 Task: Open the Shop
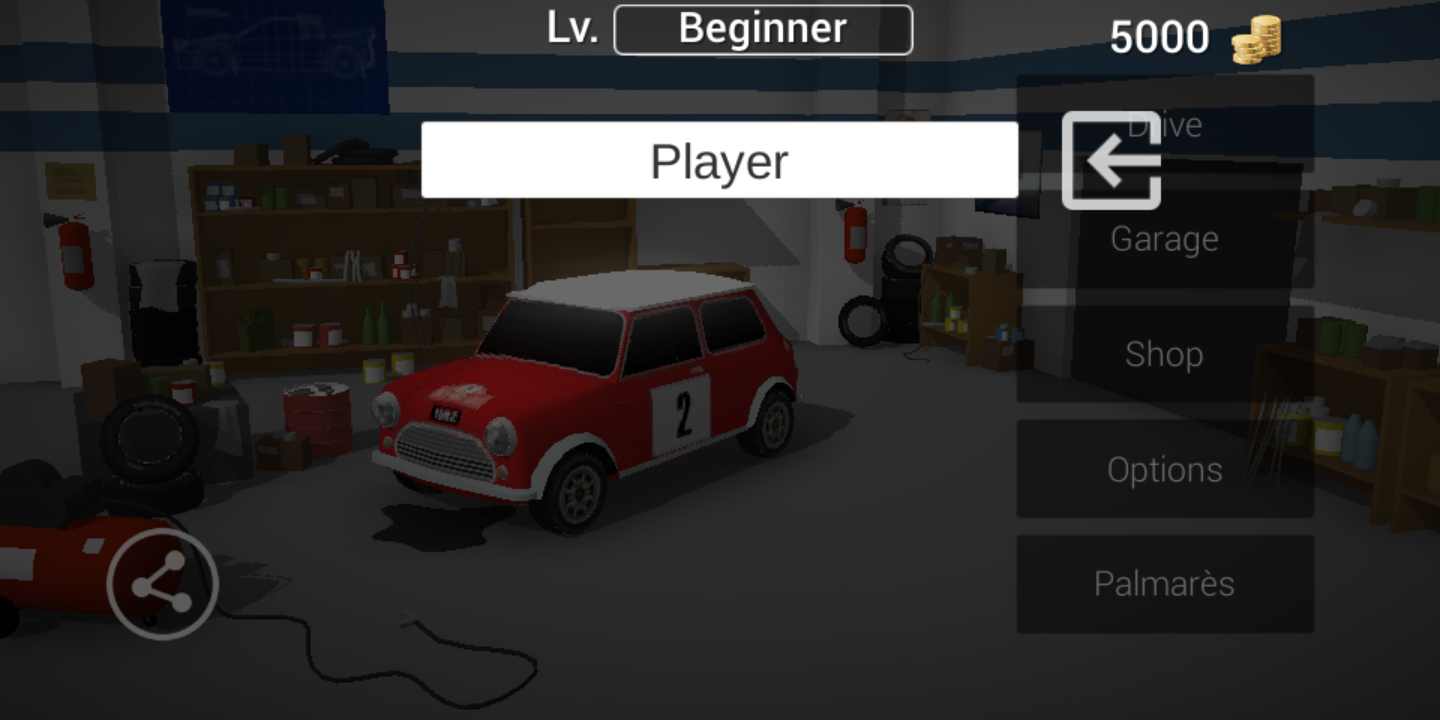point(1164,353)
